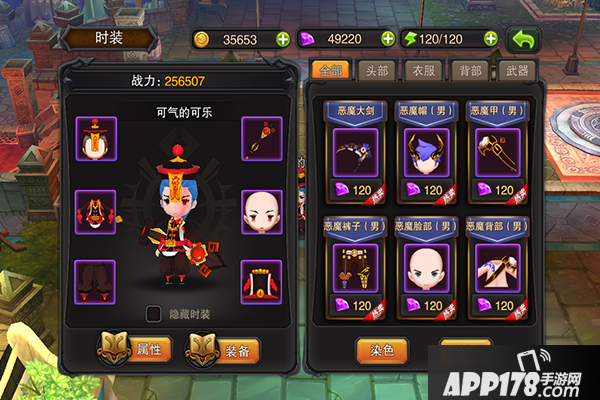Select the 武器 tab
This screenshot has width=600, height=400.
(518, 71)
